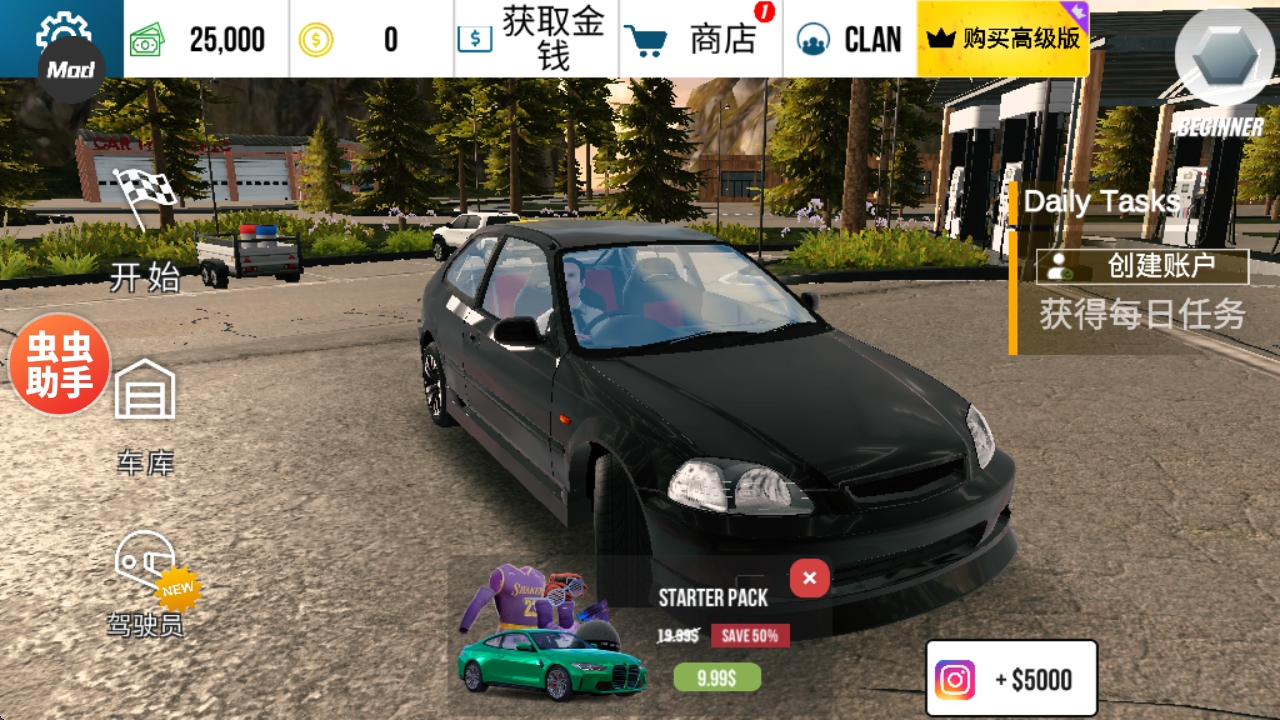Screen dimensions: 1280x720
Task: Open the 驾驶员 driver menu
Action: [x=147, y=582]
